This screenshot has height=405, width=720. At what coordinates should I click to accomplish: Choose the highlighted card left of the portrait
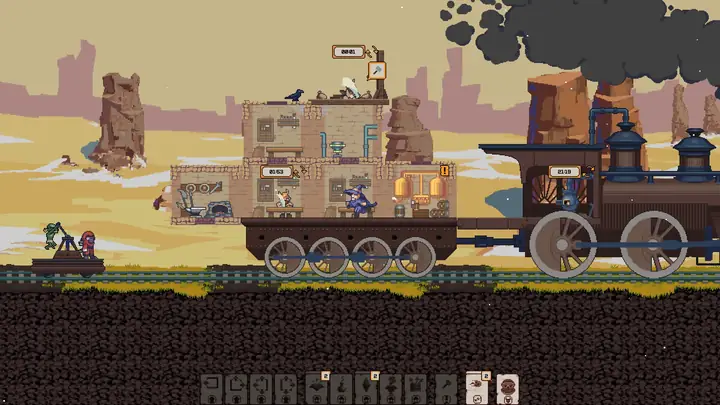(476, 386)
